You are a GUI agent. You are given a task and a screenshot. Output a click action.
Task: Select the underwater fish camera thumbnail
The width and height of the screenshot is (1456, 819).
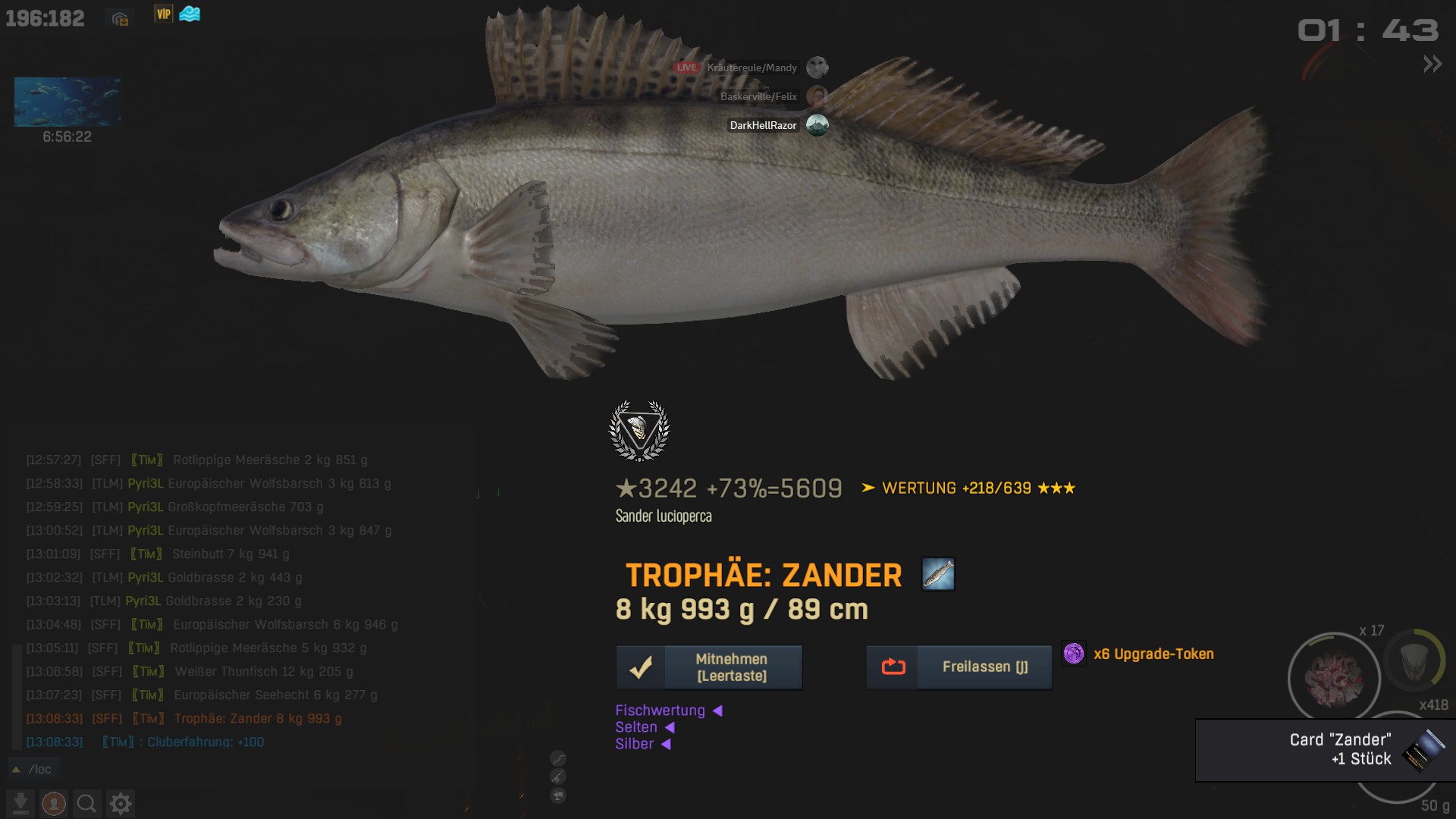(67, 102)
